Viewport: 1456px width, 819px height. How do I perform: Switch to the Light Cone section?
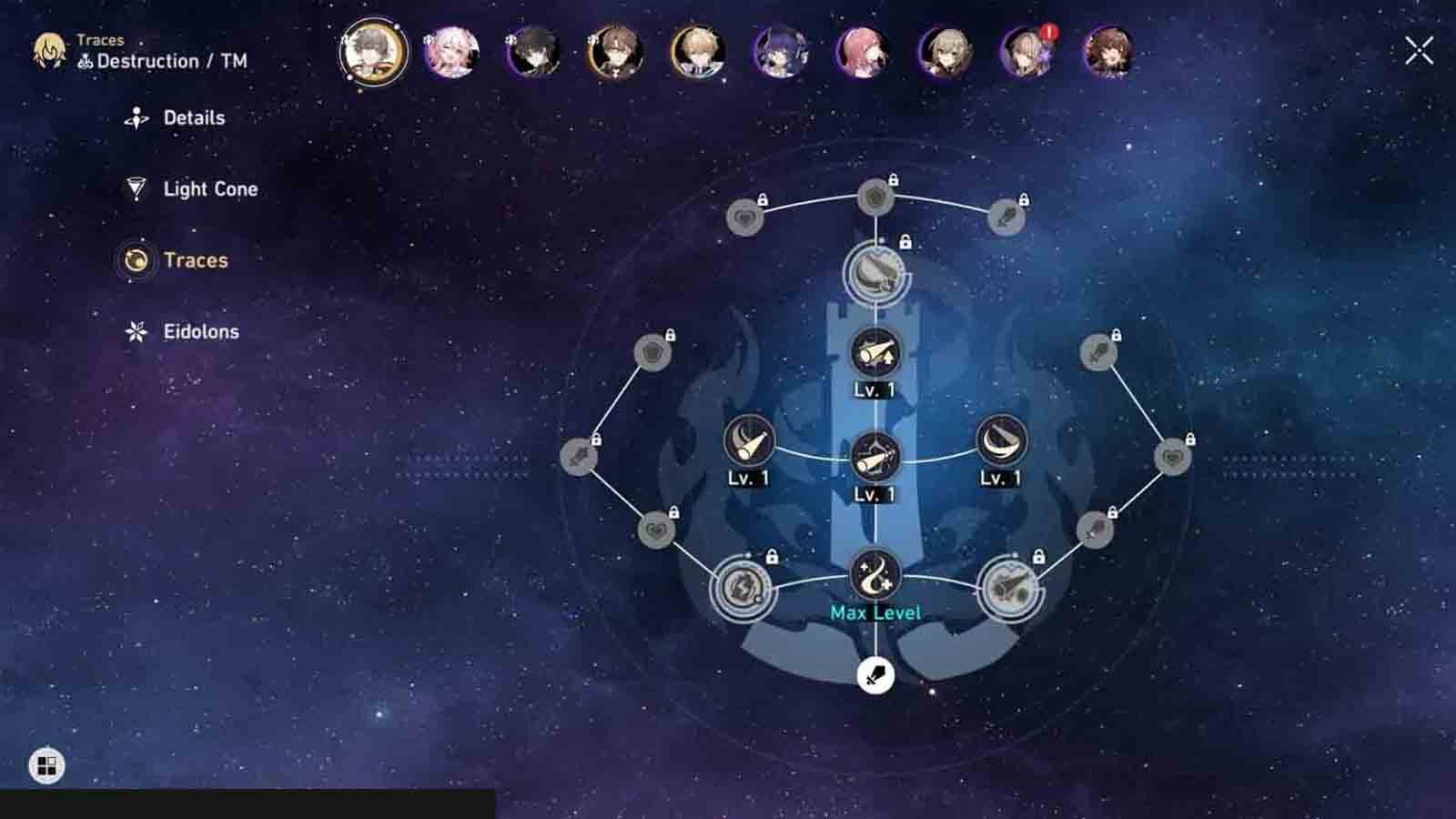[208, 188]
